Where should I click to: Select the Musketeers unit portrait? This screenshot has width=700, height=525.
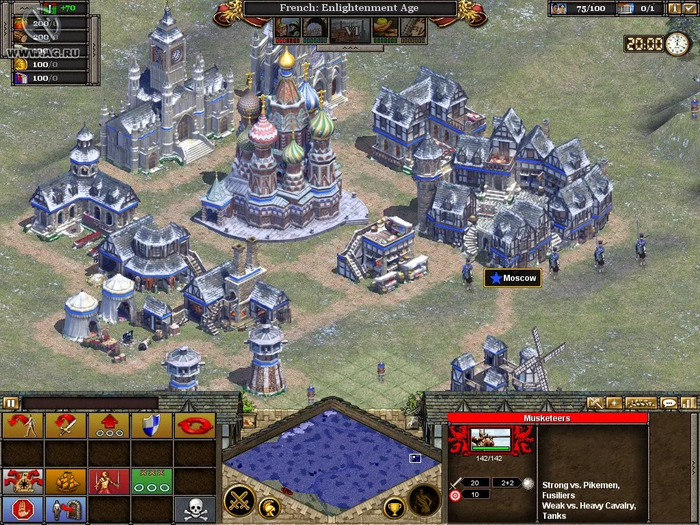click(x=491, y=440)
